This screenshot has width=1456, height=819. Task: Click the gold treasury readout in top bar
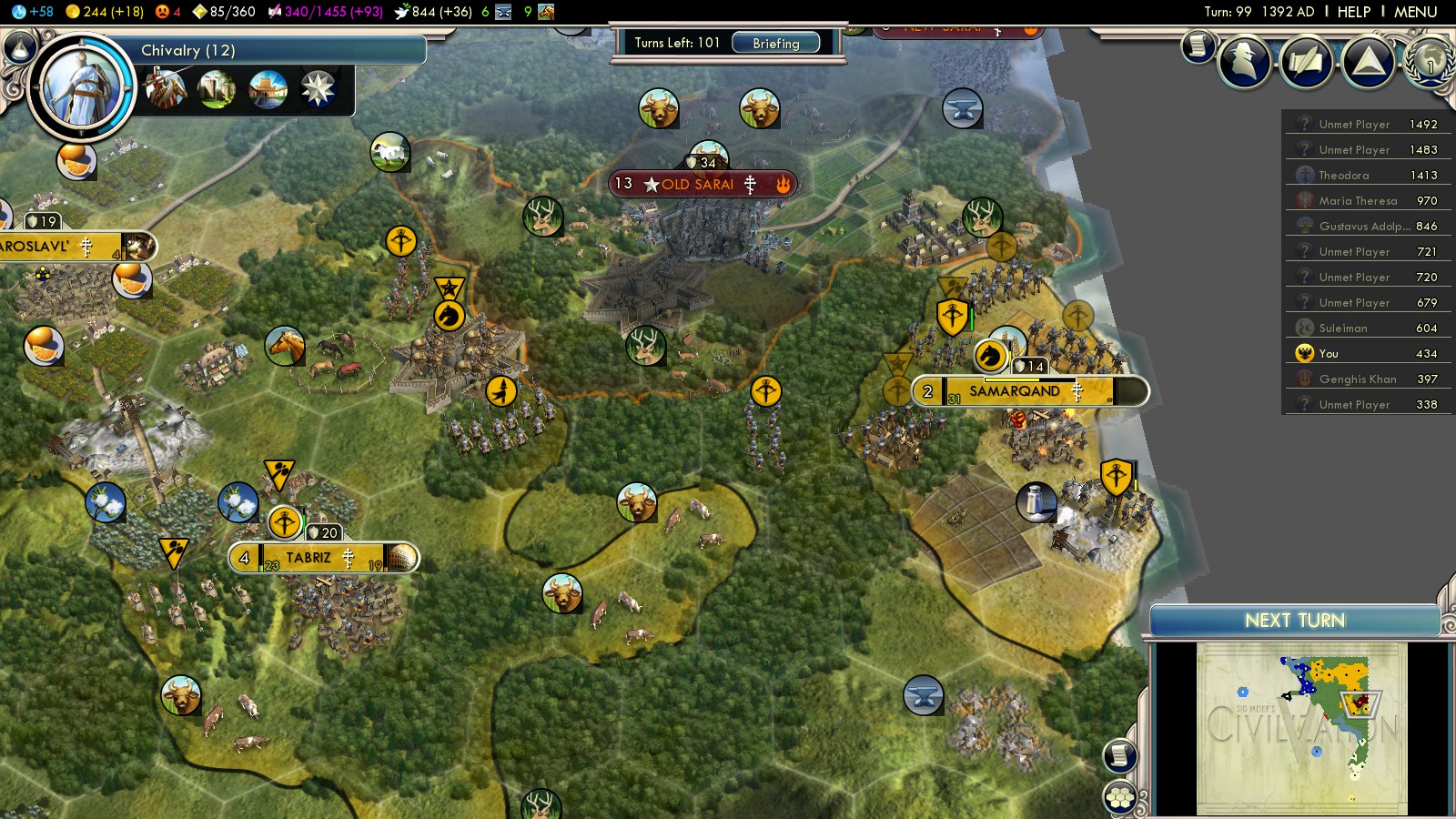pyautogui.click(x=105, y=12)
